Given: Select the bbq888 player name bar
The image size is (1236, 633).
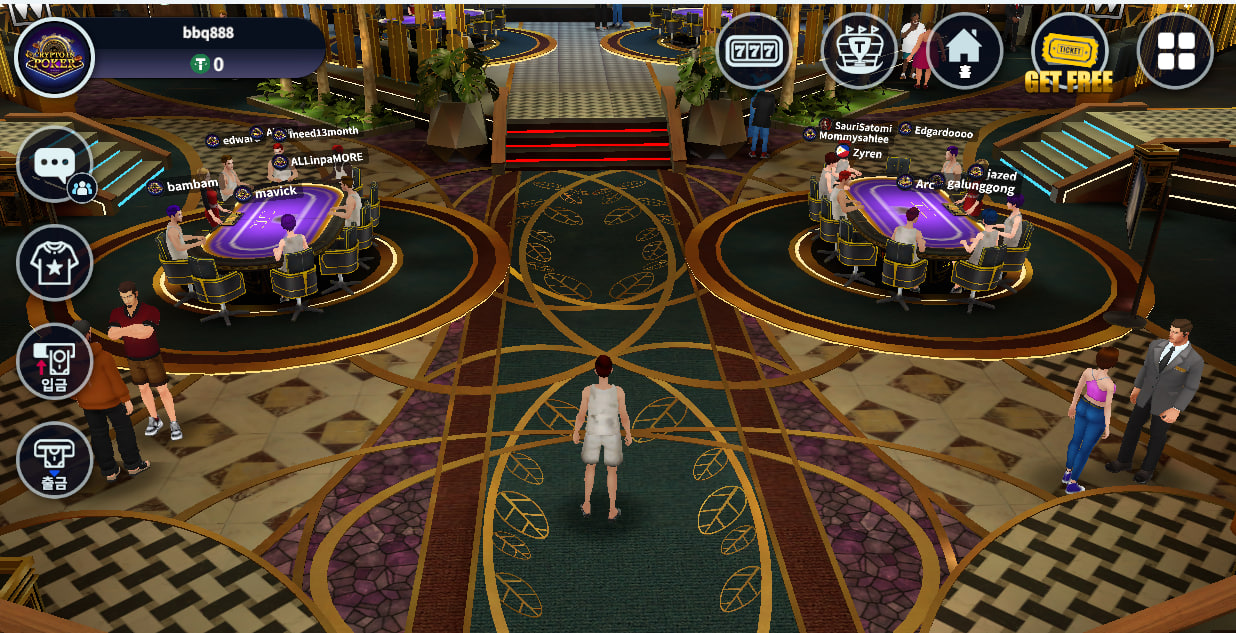Looking at the screenshot, I should 210,32.
